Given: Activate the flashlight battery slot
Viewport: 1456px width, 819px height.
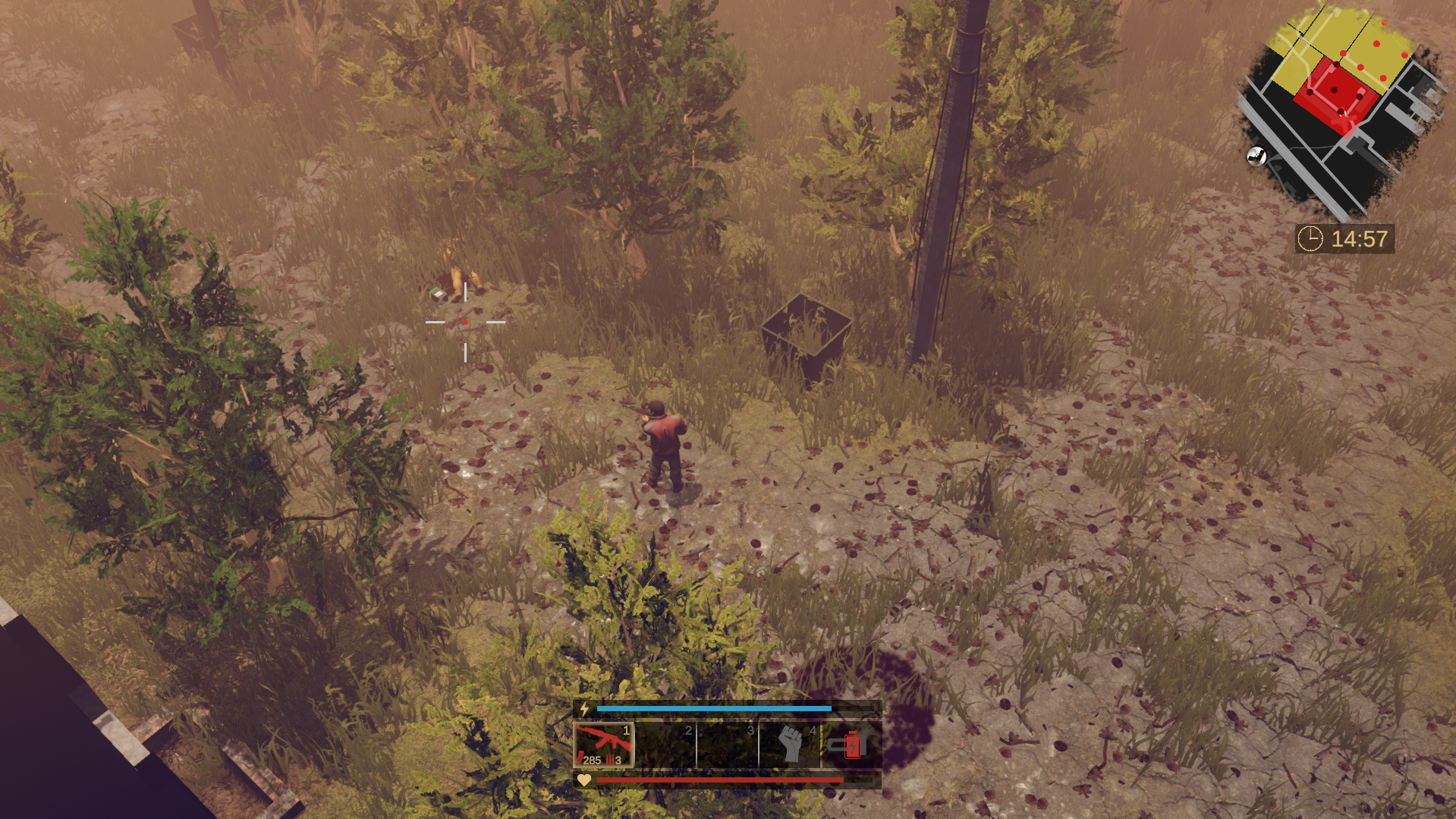Looking at the screenshot, I should 851,745.
